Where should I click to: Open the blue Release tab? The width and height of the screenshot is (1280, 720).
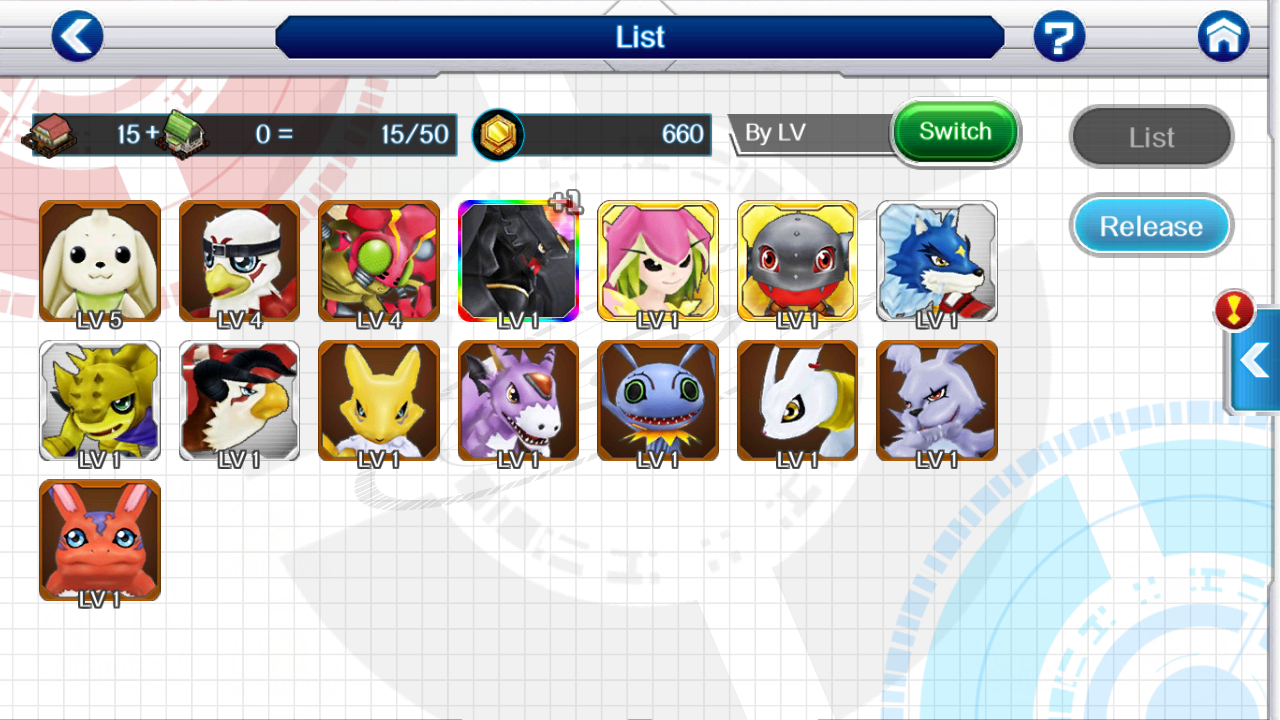(1151, 226)
